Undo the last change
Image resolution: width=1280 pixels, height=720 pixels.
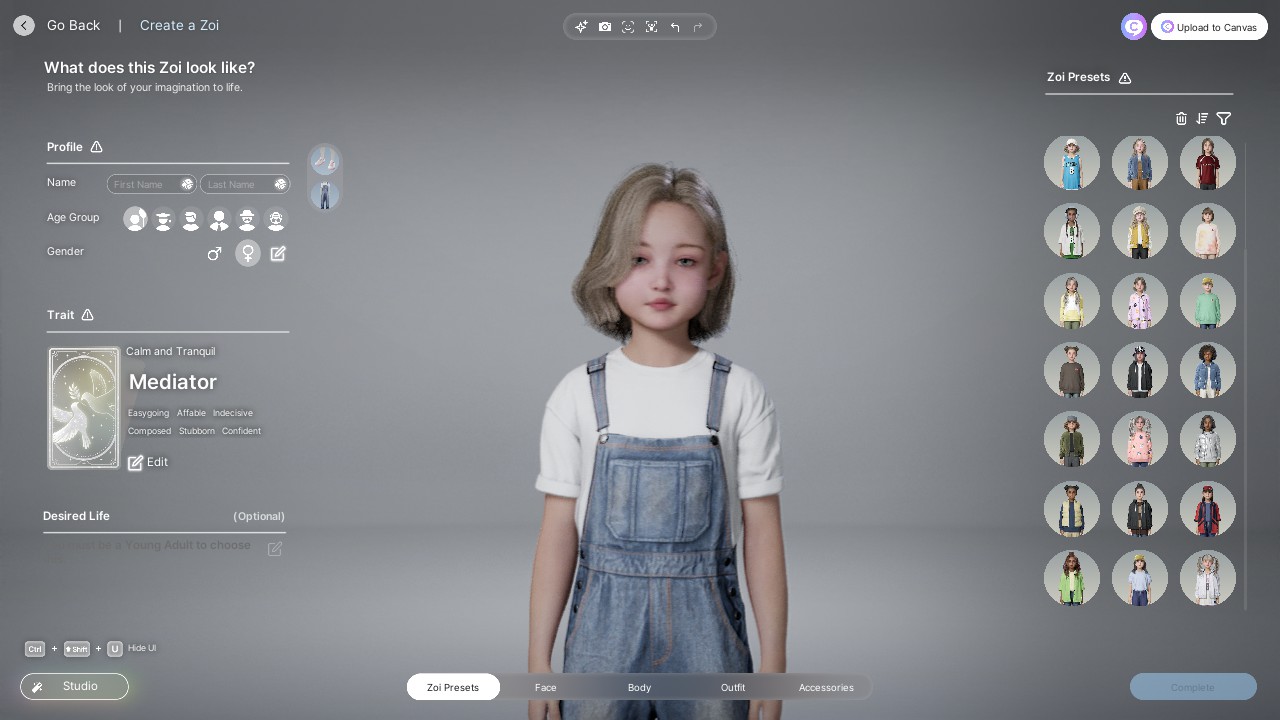[675, 27]
